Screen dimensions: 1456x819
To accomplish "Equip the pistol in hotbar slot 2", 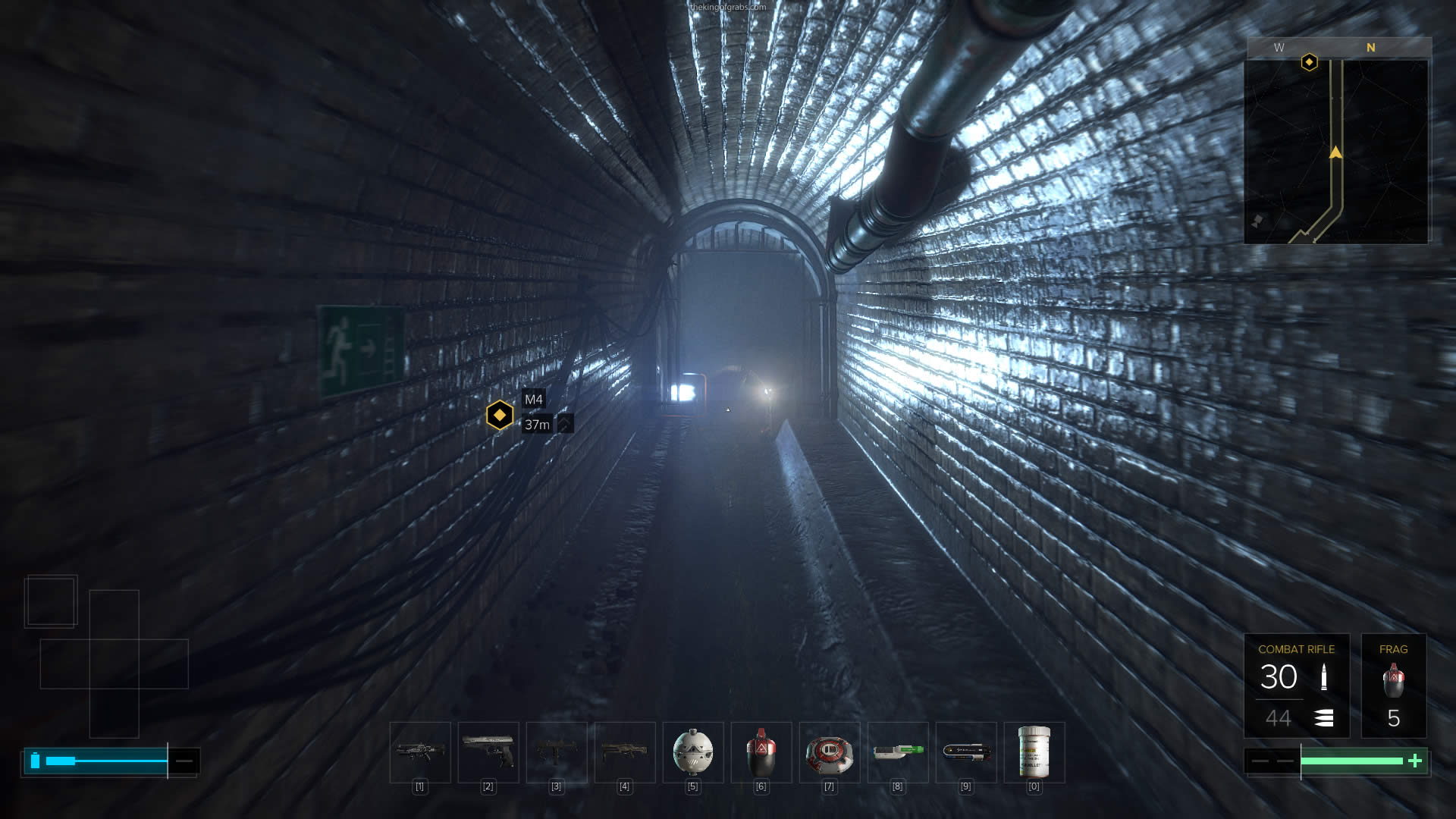I will click(488, 752).
